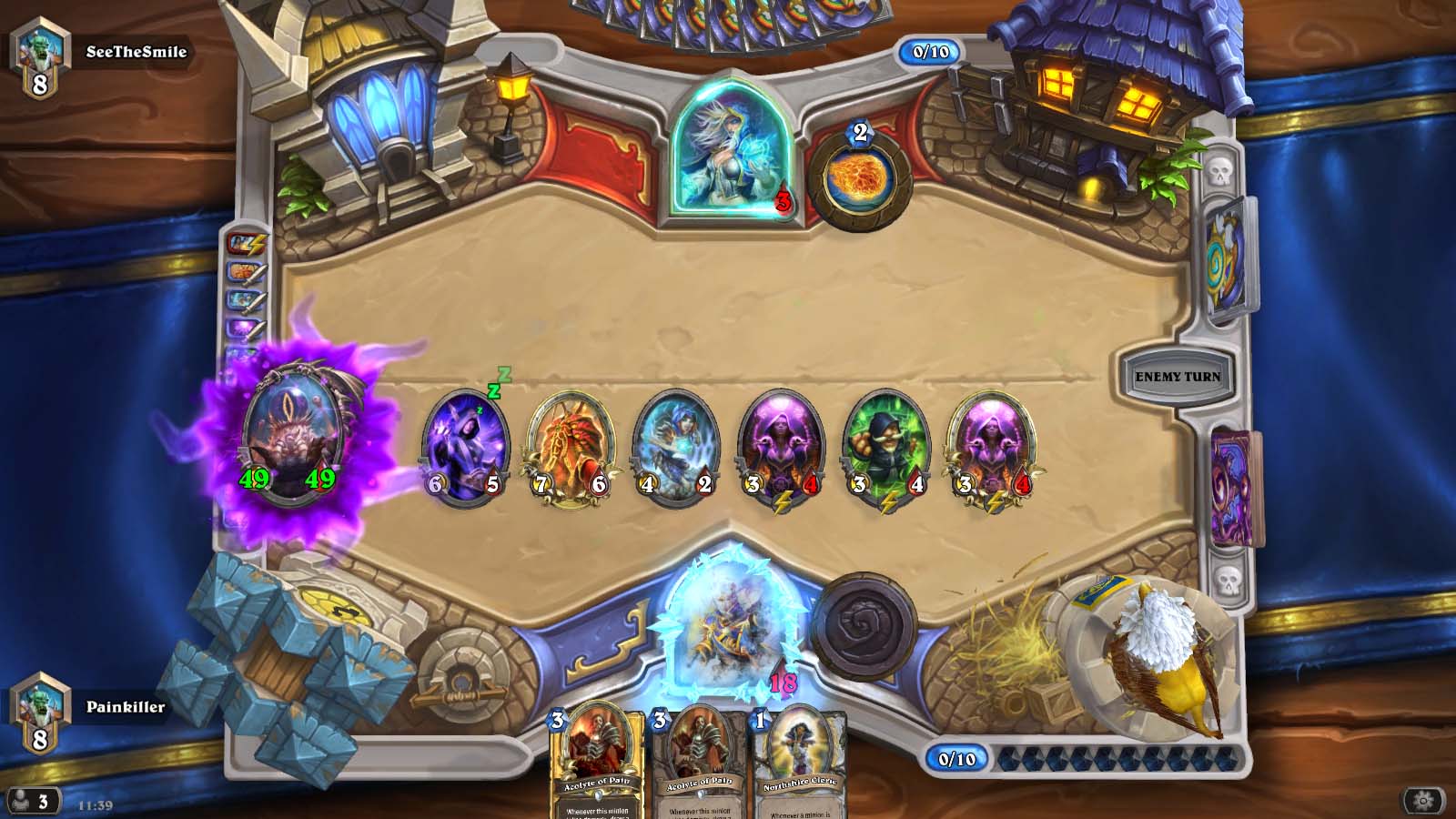1456x819 pixels.
Task: Click the Enemy Turn button
Action: point(1177,376)
